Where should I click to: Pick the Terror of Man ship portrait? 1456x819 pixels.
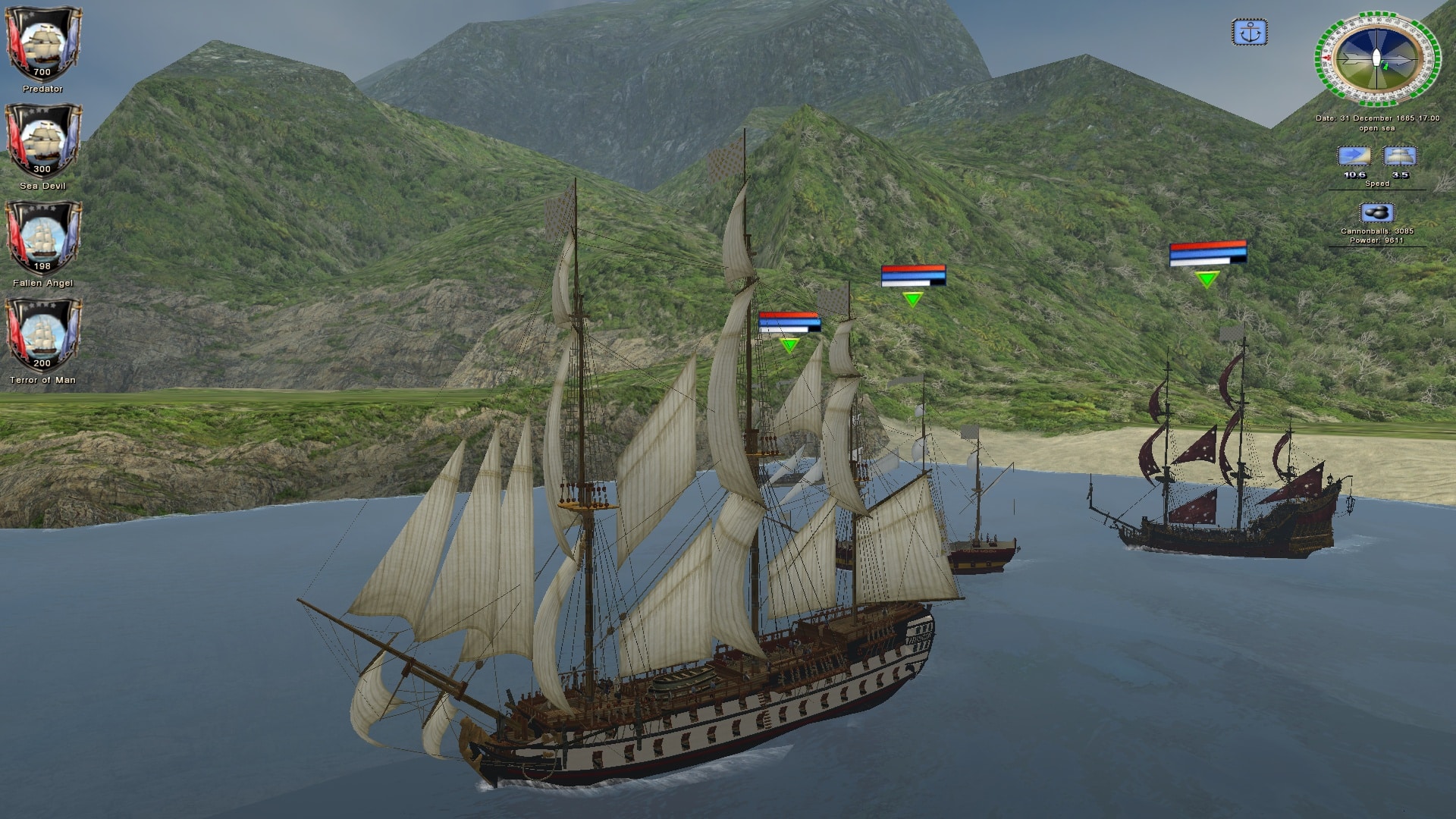click(x=42, y=334)
